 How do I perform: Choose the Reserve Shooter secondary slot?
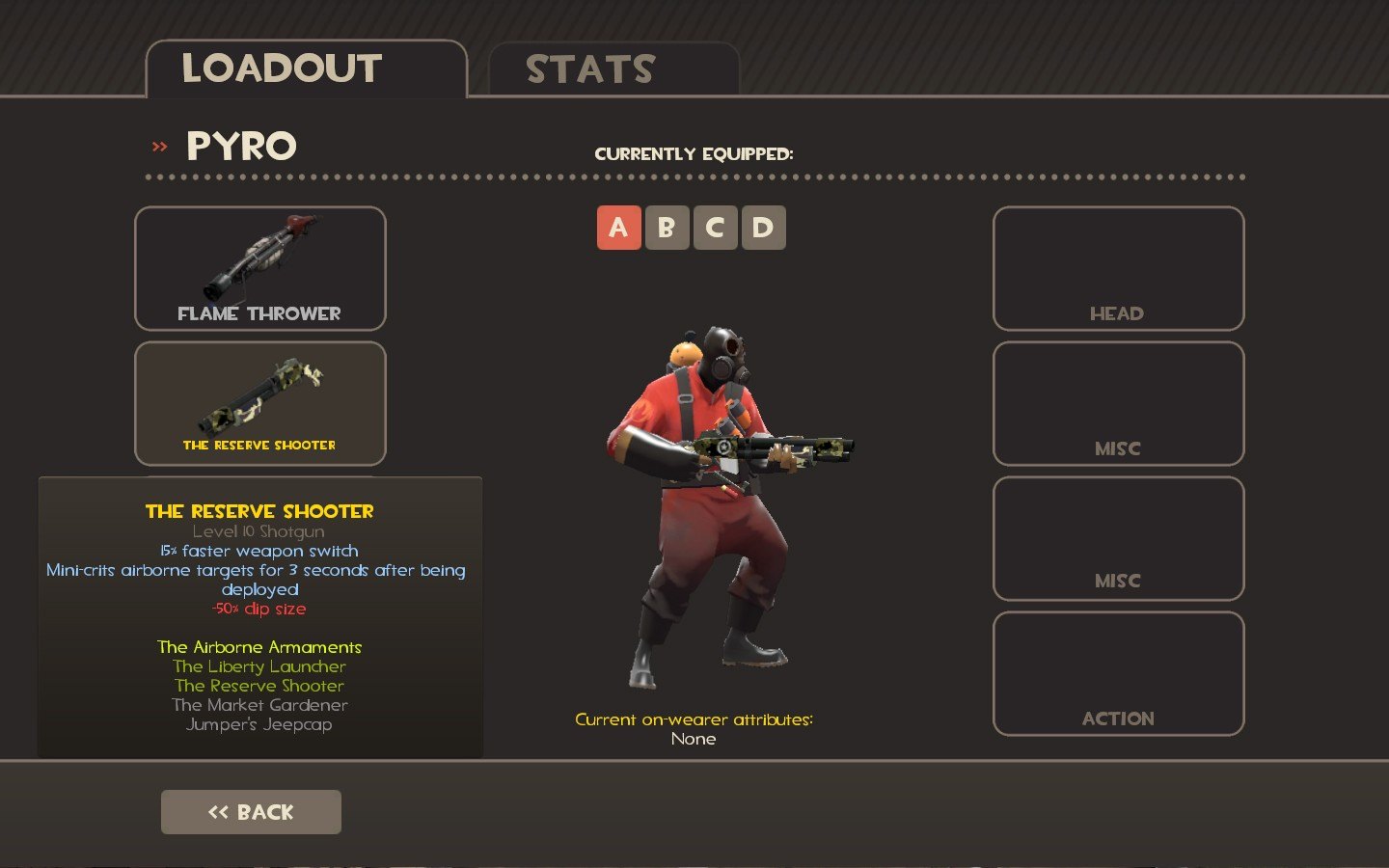[260, 403]
